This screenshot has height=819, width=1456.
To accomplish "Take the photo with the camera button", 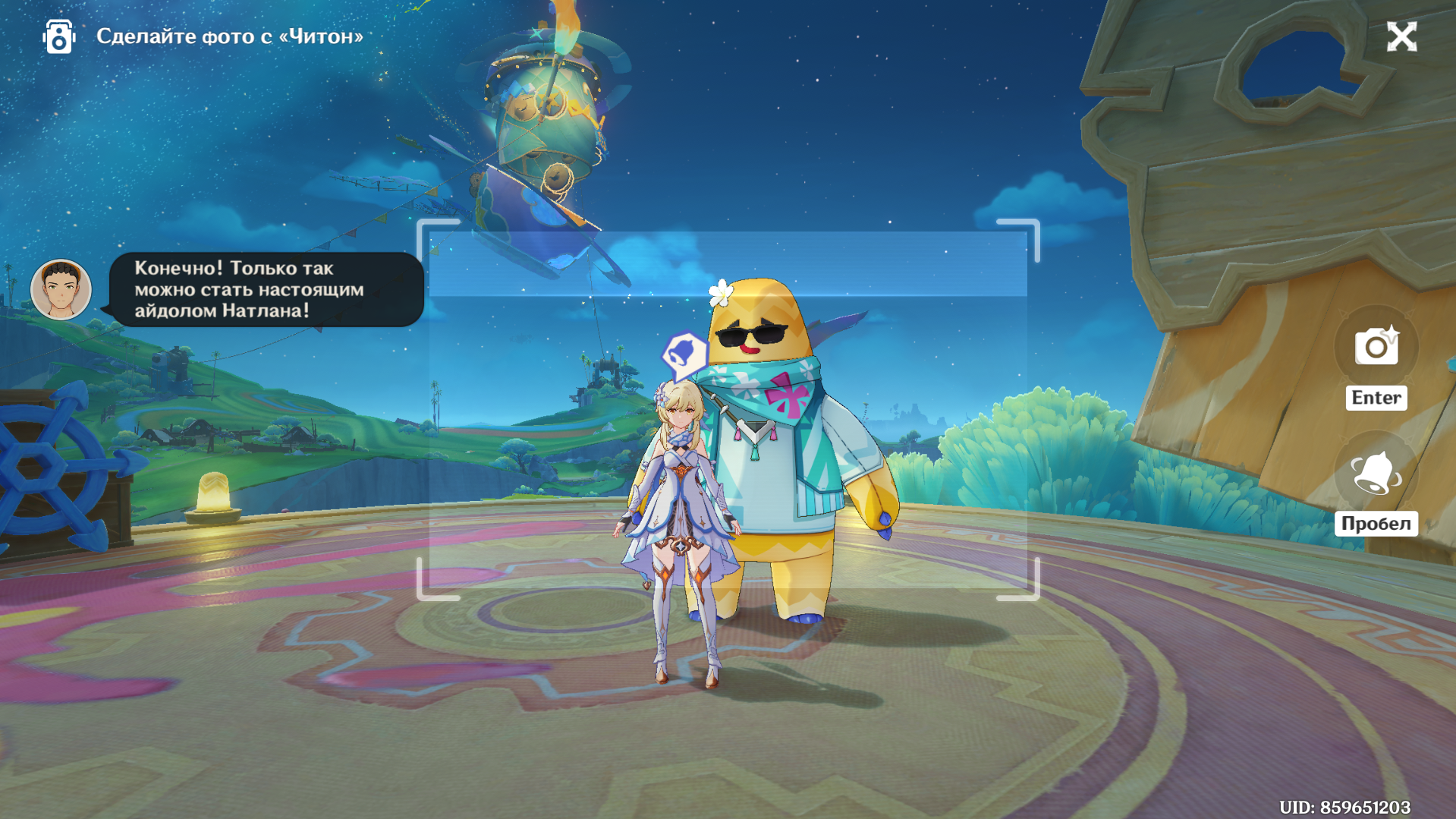I will click(1376, 347).
